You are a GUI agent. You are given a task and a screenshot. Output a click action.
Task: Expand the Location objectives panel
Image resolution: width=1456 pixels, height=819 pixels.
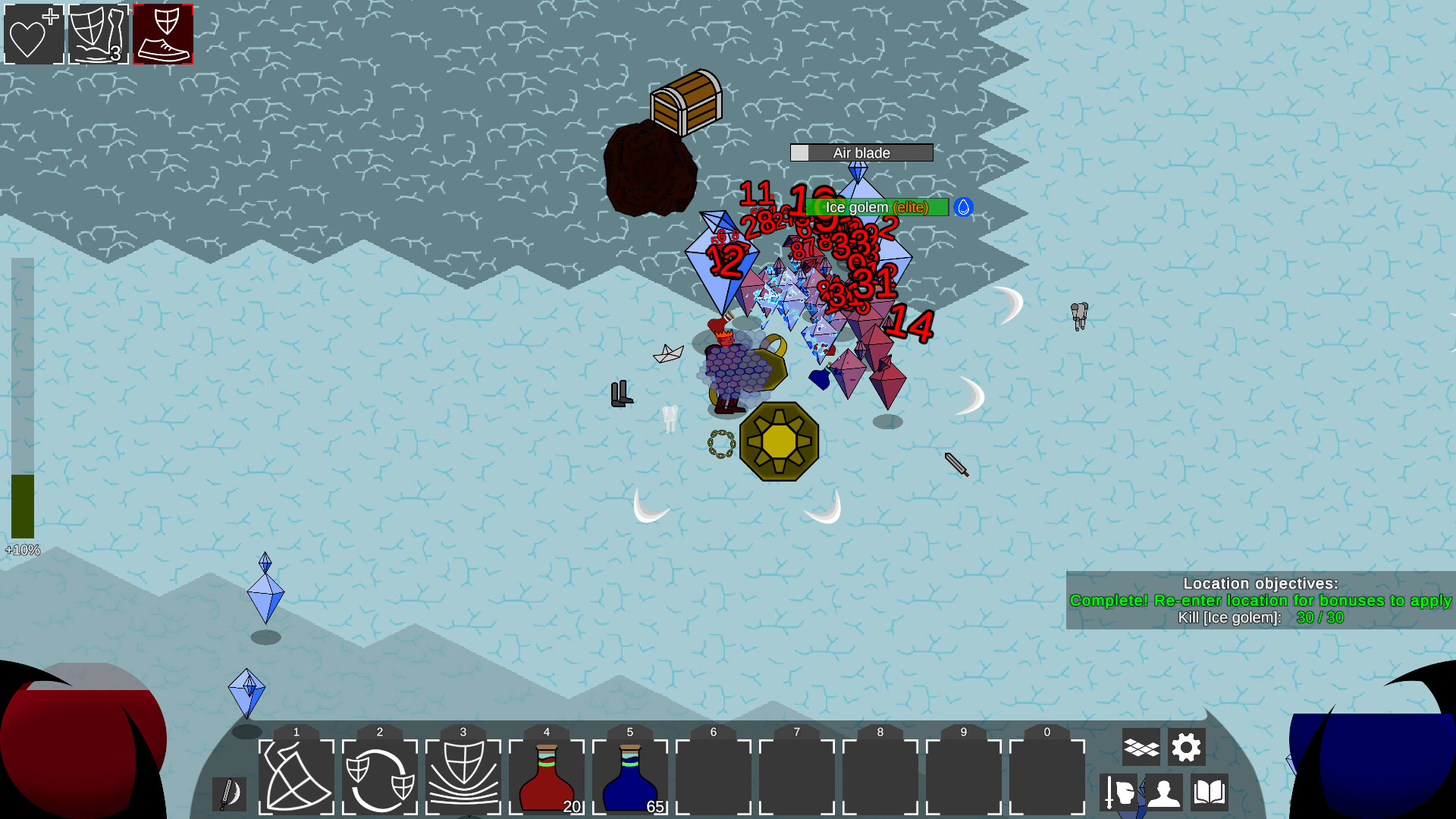1262,584
